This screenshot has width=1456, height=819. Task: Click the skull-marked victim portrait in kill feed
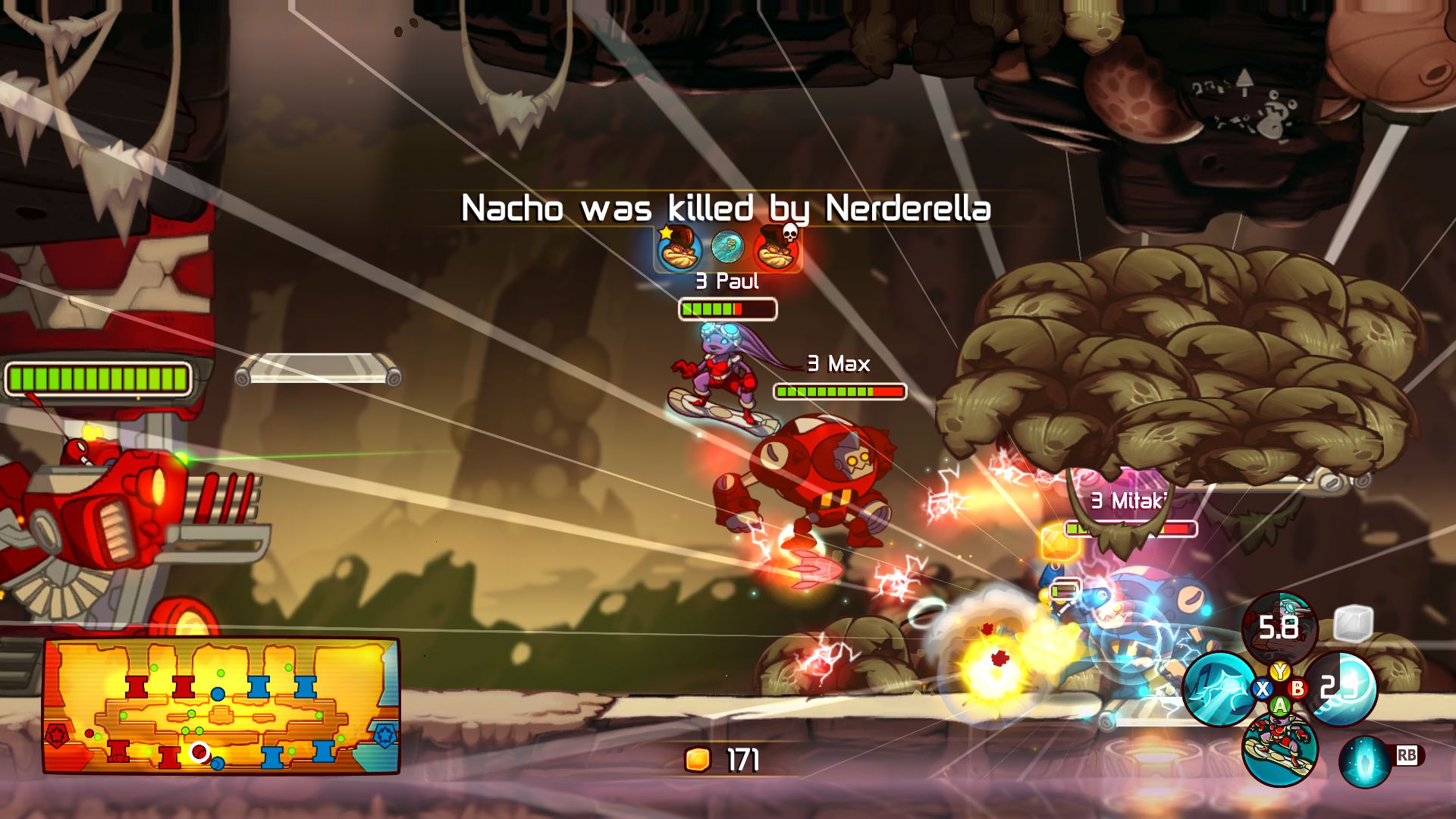776,248
